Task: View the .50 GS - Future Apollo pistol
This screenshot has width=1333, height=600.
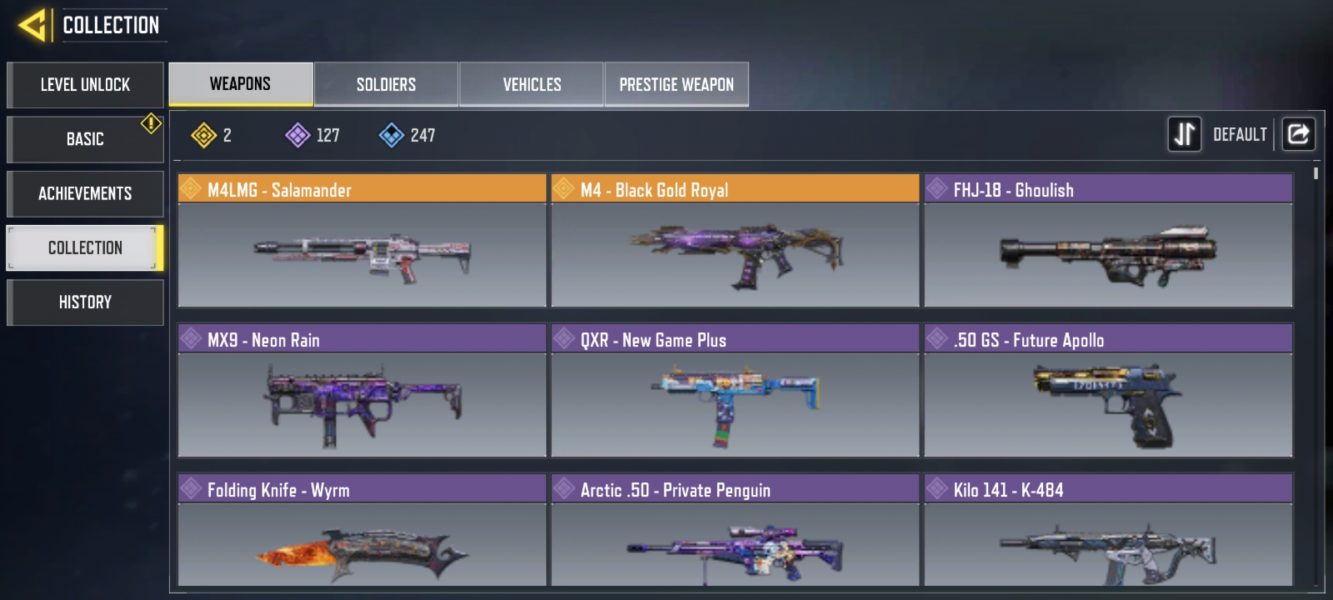Action: (1108, 391)
